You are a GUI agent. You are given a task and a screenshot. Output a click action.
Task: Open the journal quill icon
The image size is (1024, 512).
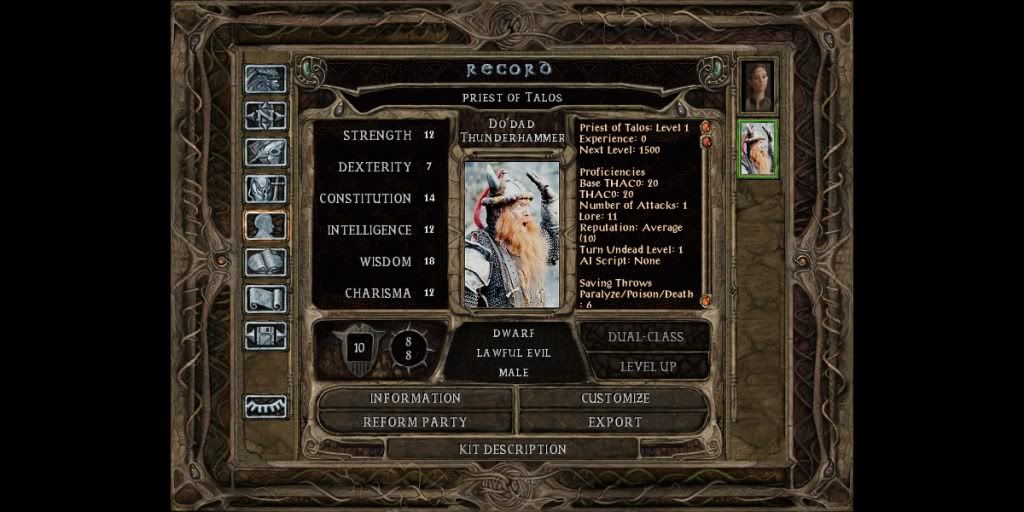point(266,152)
